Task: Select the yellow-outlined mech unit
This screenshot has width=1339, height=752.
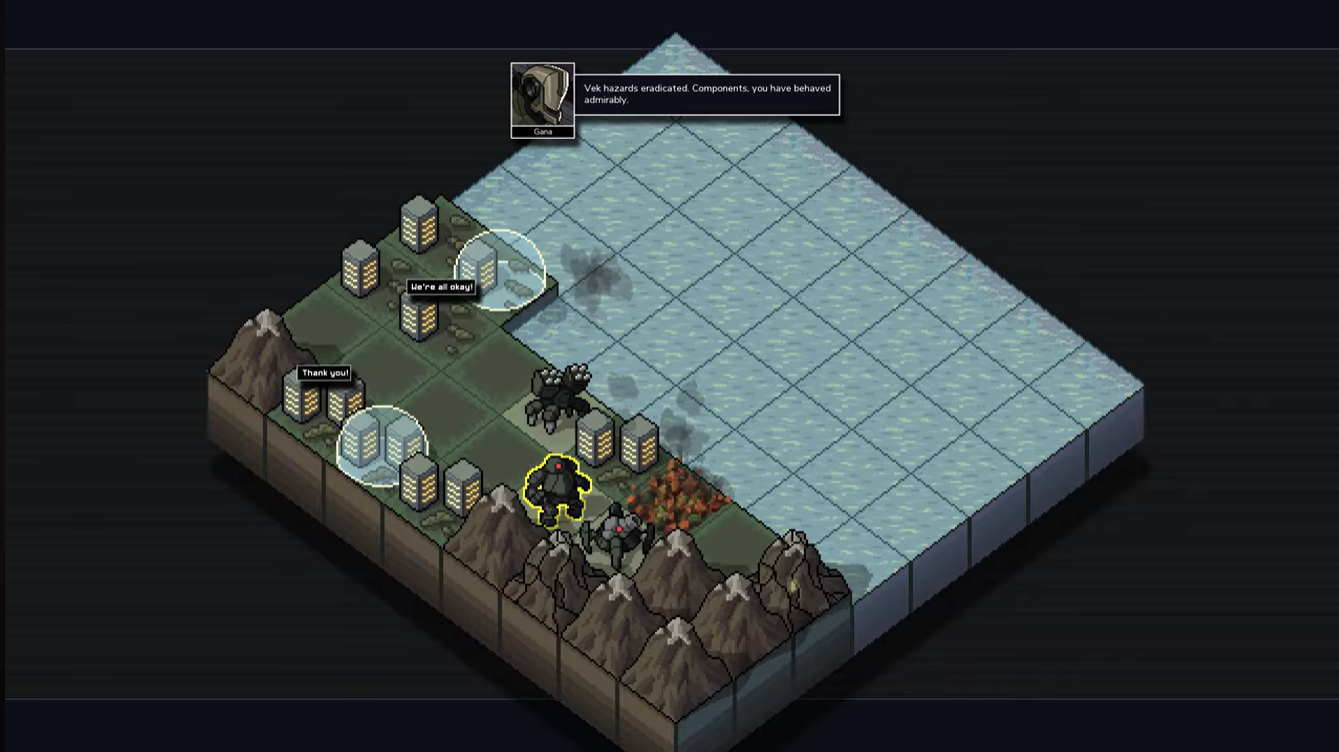Action: pyautogui.click(x=556, y=490)
